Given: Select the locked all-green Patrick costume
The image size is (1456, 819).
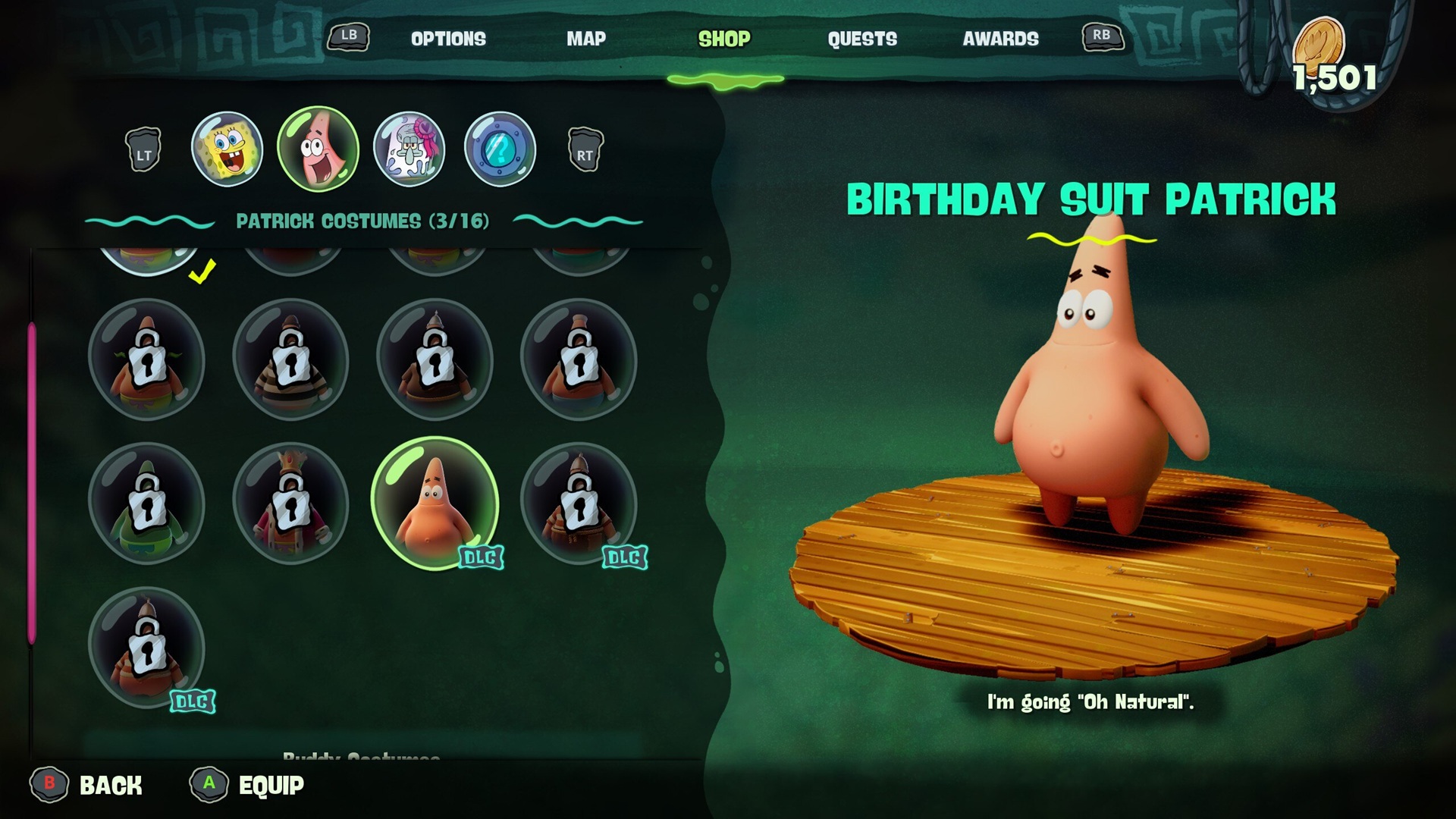Looking at the screenshot, I should pyautogui.click(x=146, y=503).
